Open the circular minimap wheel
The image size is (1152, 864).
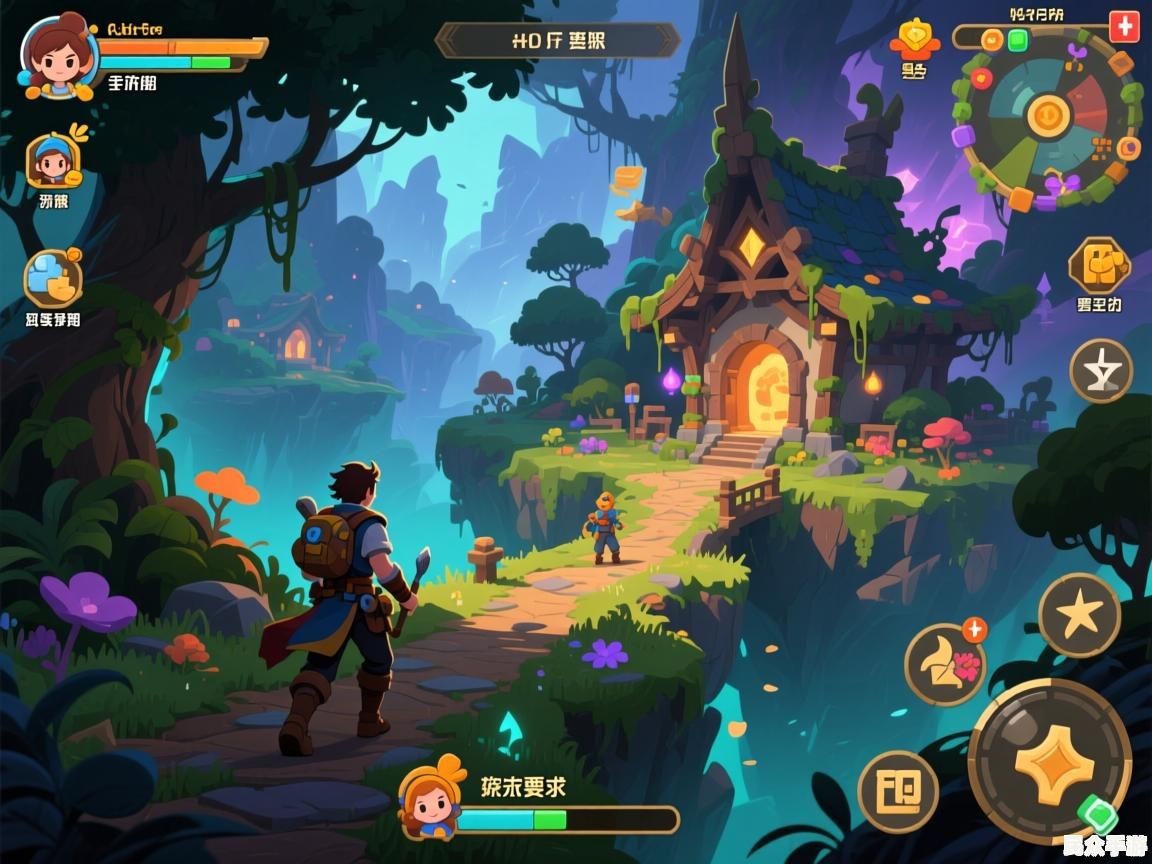(1047, 118)
